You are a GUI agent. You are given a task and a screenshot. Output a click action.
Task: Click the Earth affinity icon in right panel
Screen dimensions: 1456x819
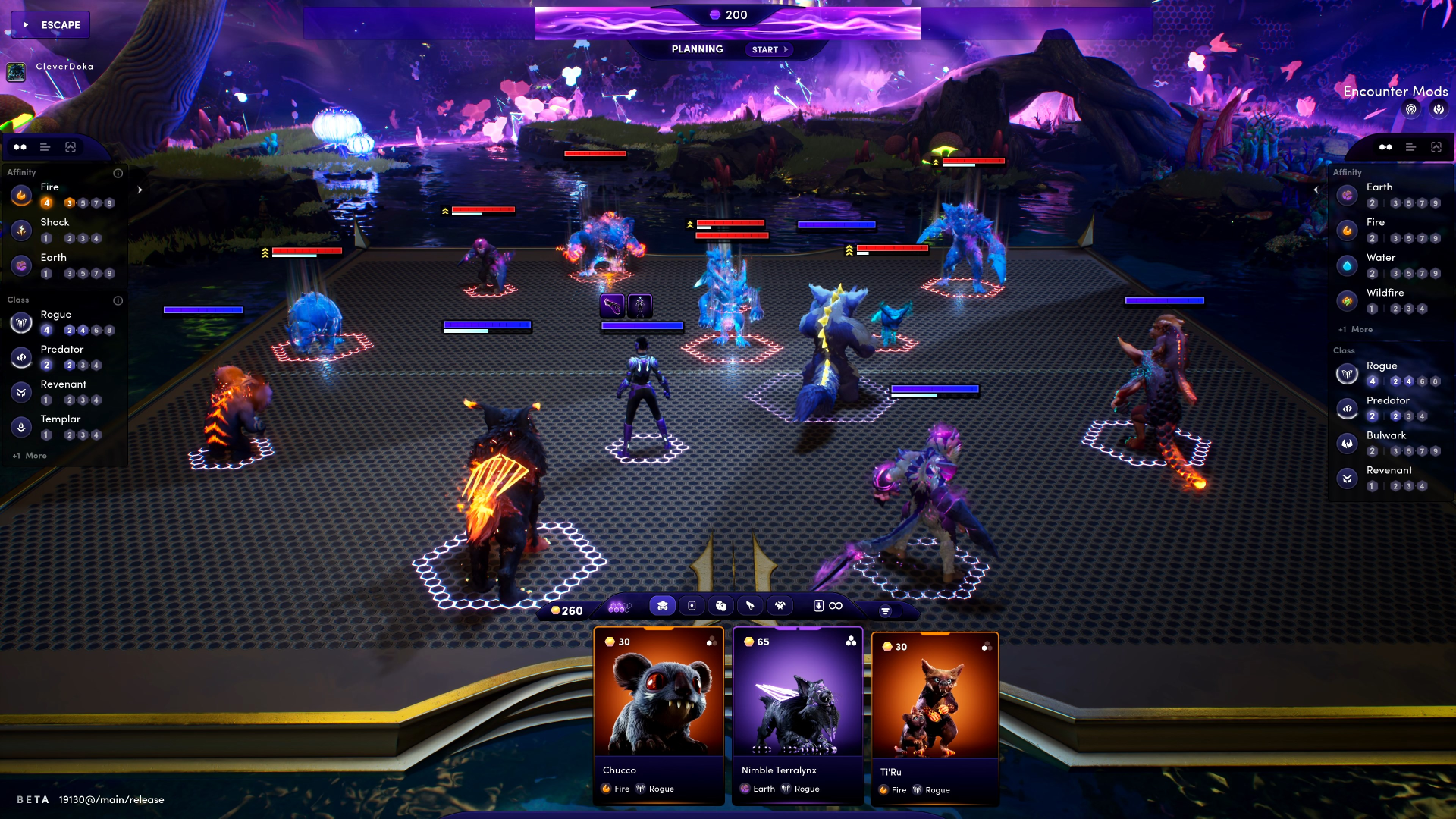click(1347, 195)
